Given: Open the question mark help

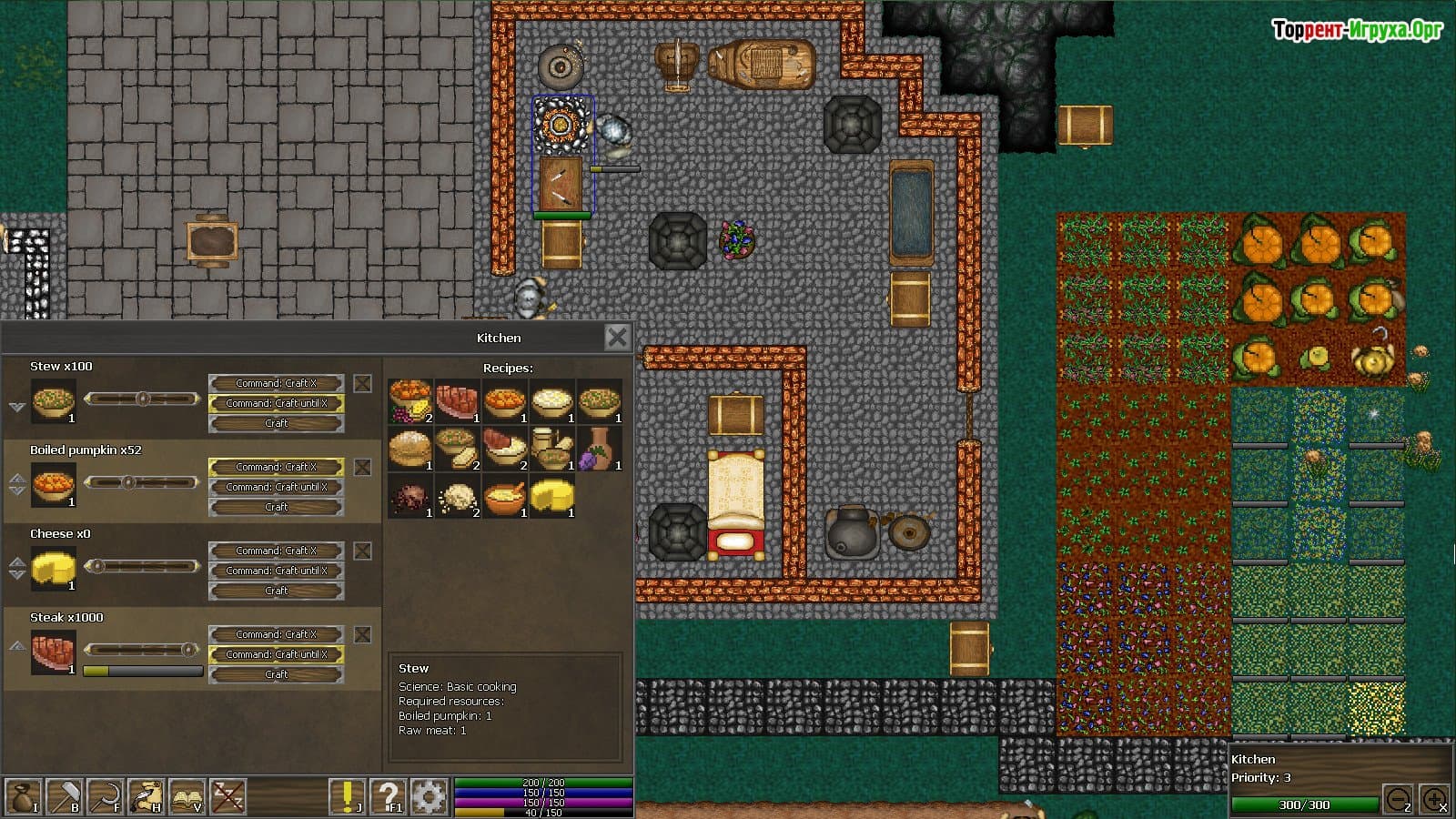Looking at the screenshot, I should click(388, 796).
